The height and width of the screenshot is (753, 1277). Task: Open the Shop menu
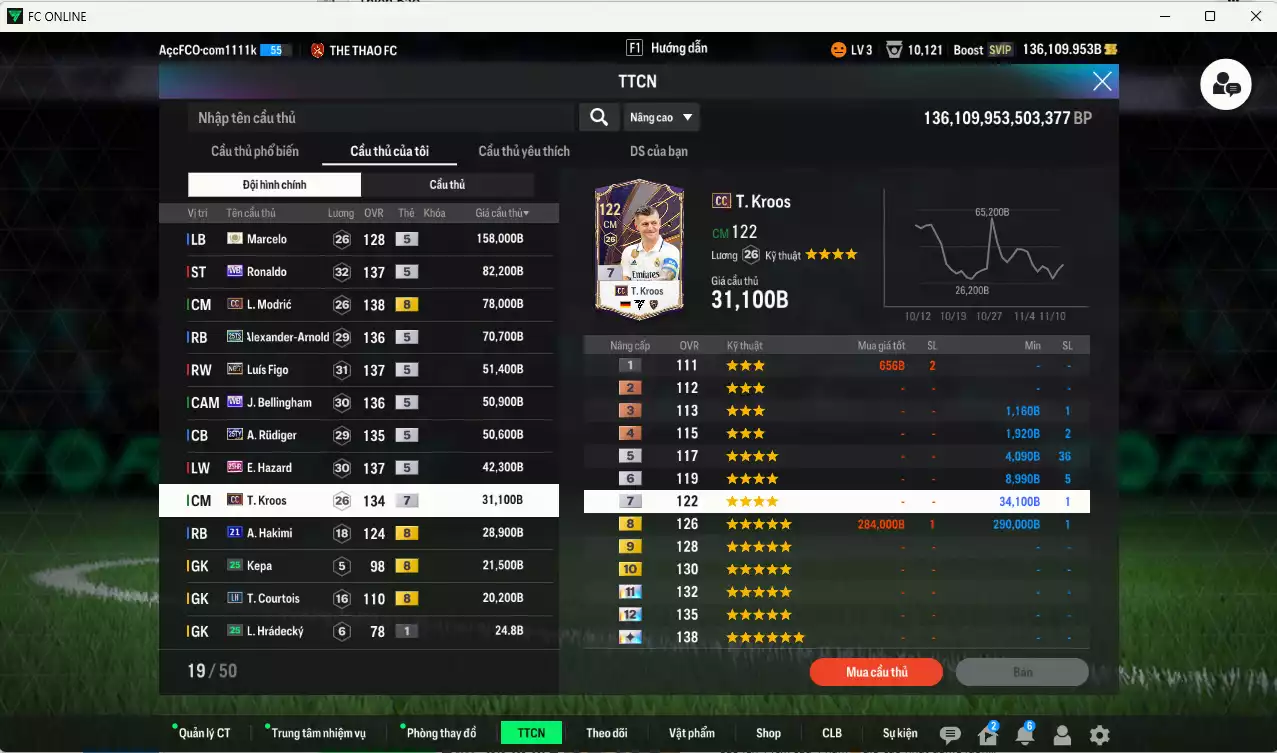pyautogui.click(x=768, y=733)
